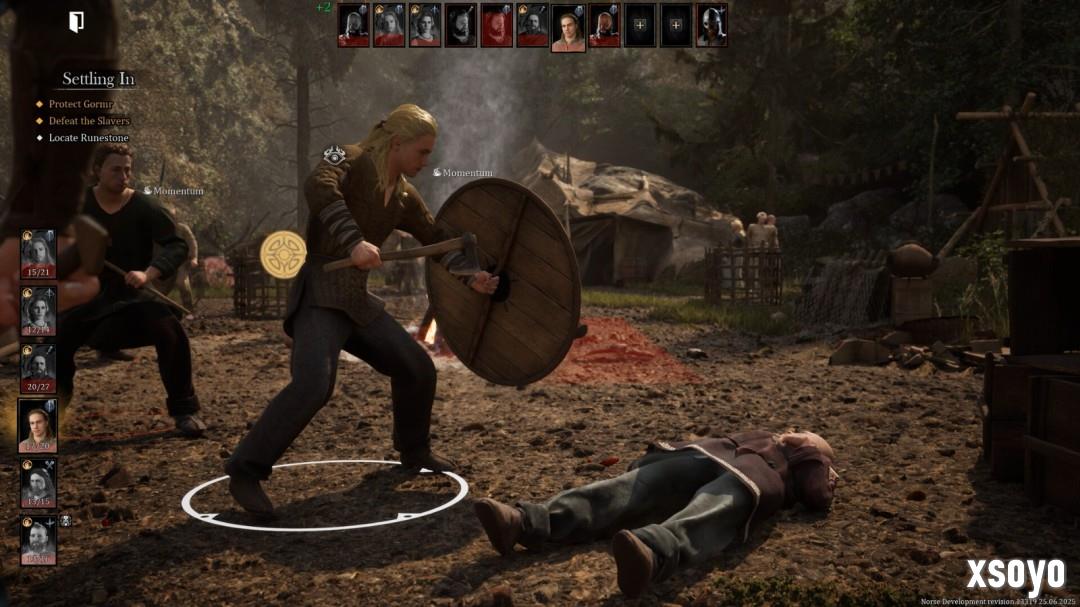The height and width of the screenshot is (607, 1080).
Task: Select the Defeat the Slavers objective
Action: (x=89, y=121)
